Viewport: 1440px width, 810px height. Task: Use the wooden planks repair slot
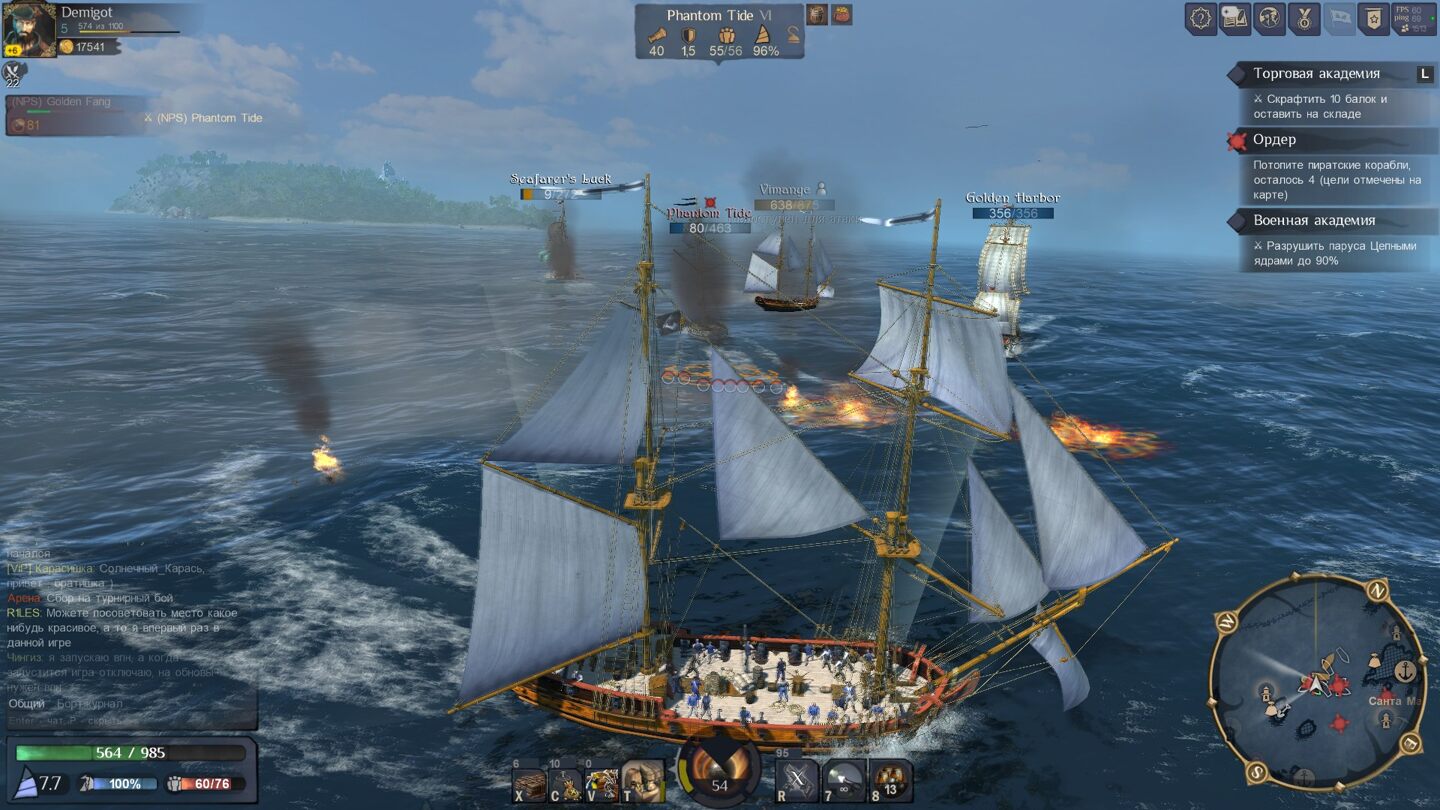pos(530,783)
